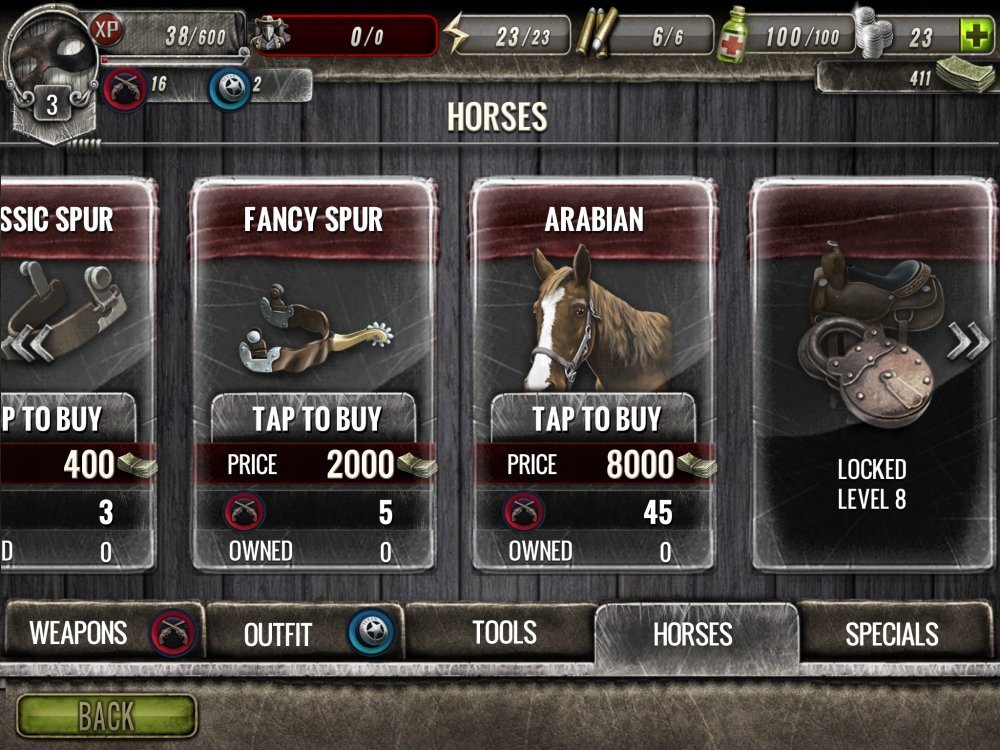This screenshot has width=1000, height=750.
Task: Show next items with the right arrows
Action: point(967,341)
